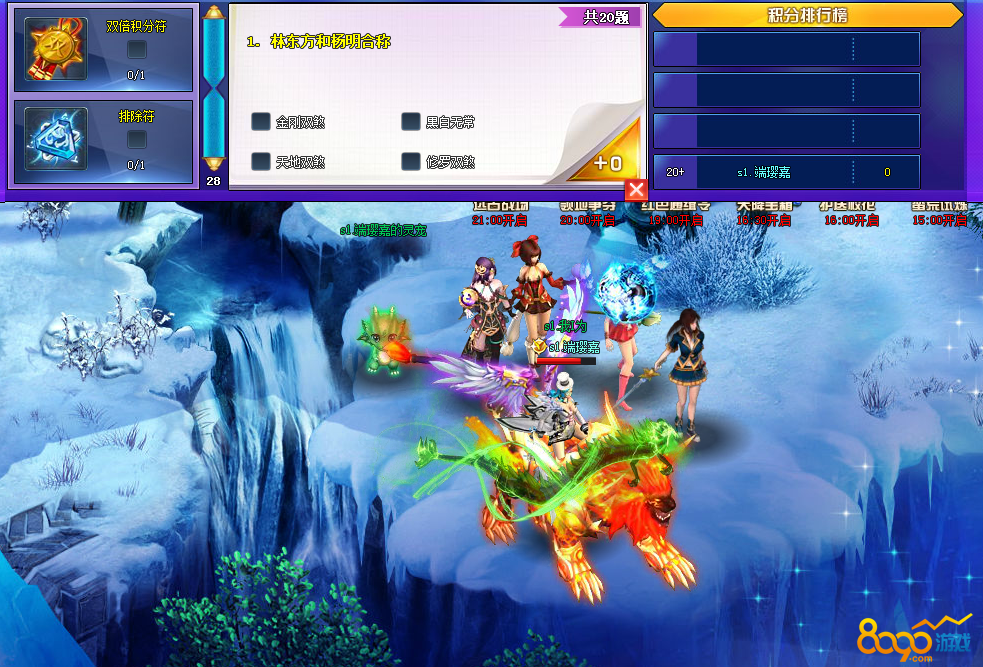
Task: Open the 20:00 event entry
Action: pyautogui.click(x=587, y=214)
